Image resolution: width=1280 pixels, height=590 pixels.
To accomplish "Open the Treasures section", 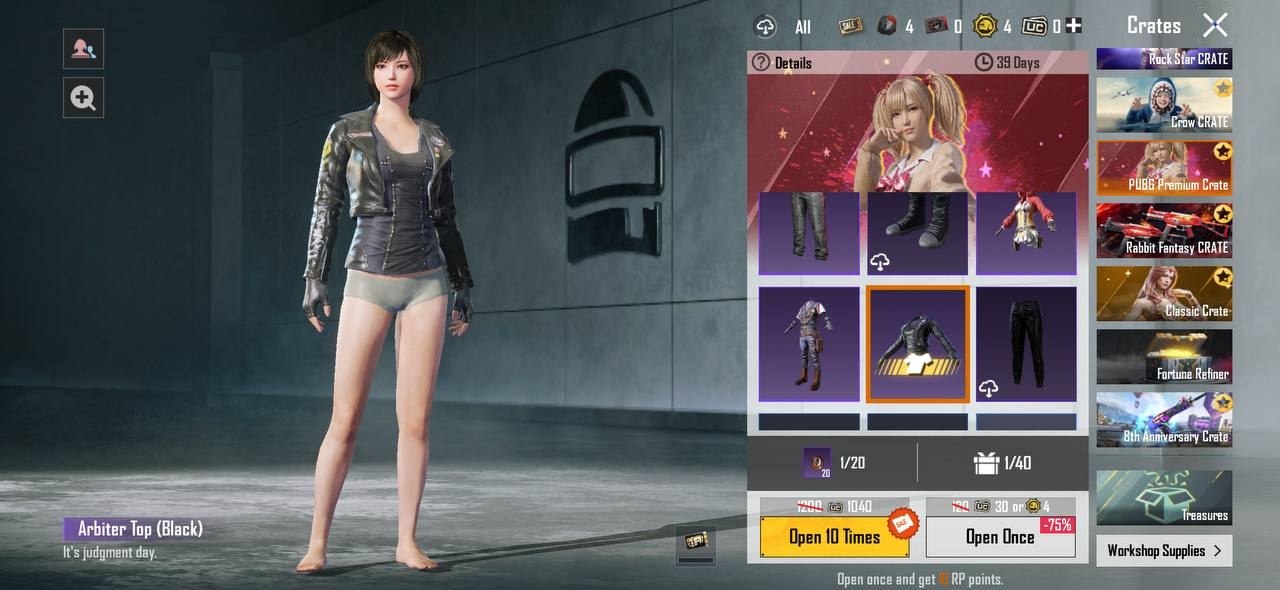I will coord(1164,497).
